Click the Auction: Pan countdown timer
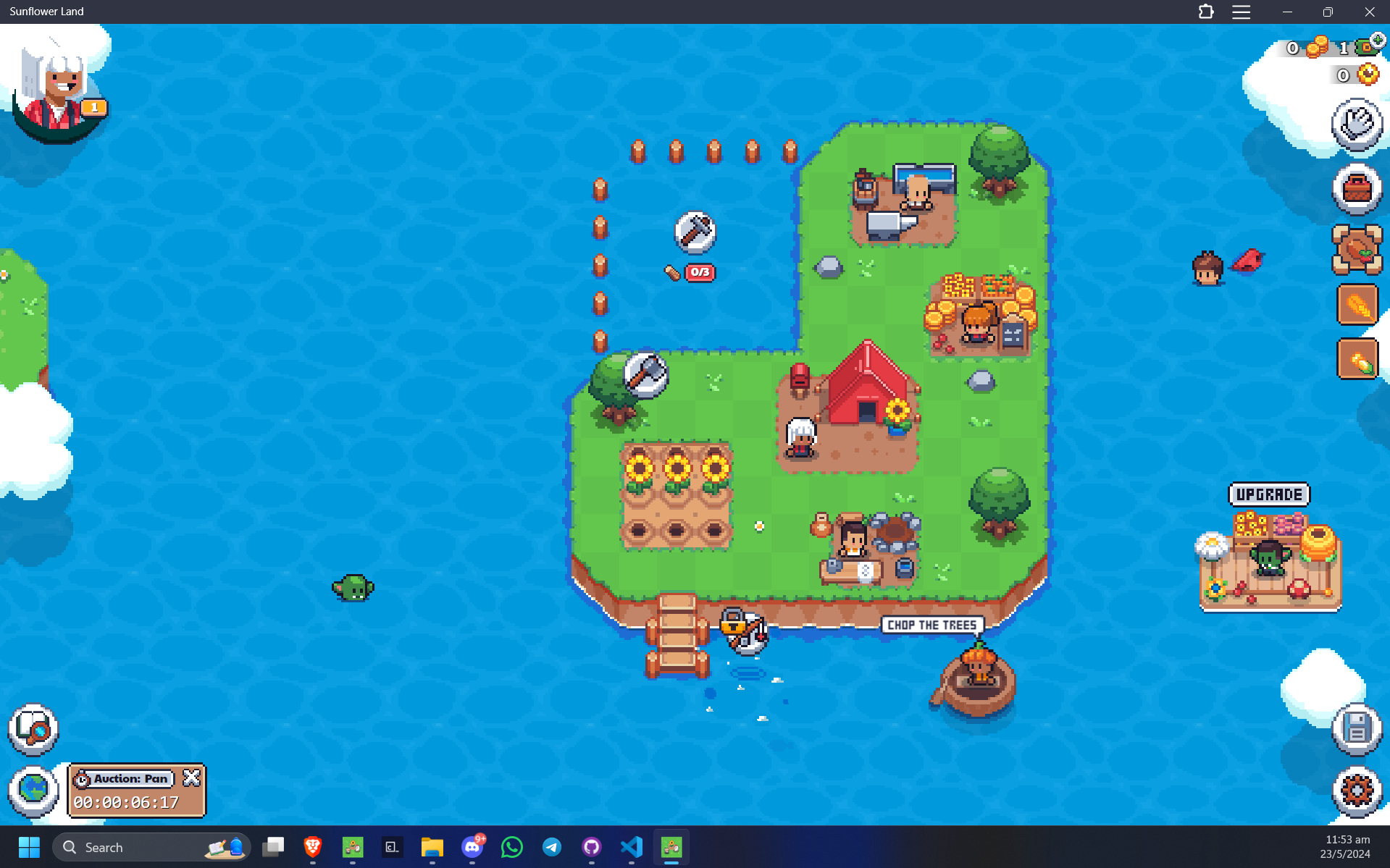 coord(125,802)
